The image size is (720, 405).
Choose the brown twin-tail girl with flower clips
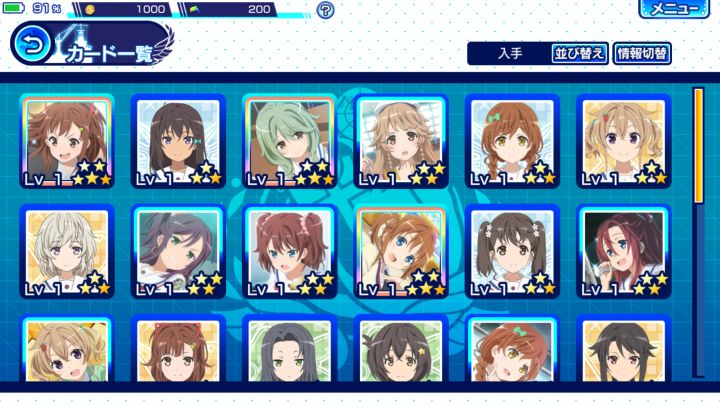511,252
